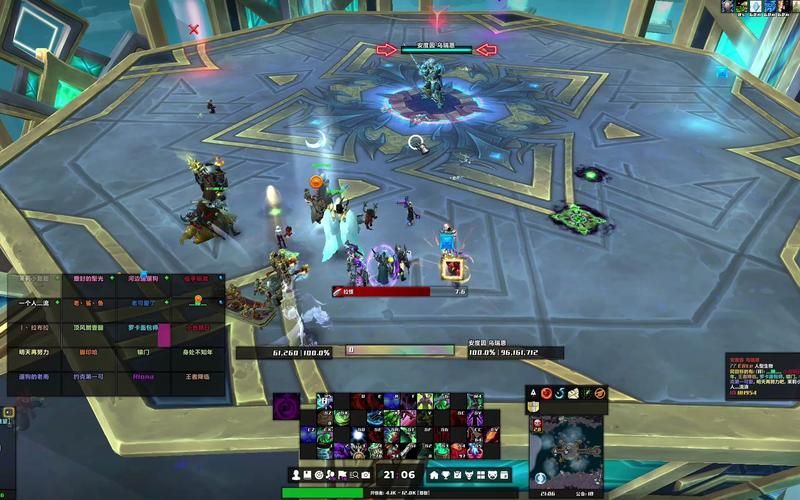This screenshot has width=800, height=500.
Task: Select raid member 顶风留香腿
Action: tap(89, 327)
